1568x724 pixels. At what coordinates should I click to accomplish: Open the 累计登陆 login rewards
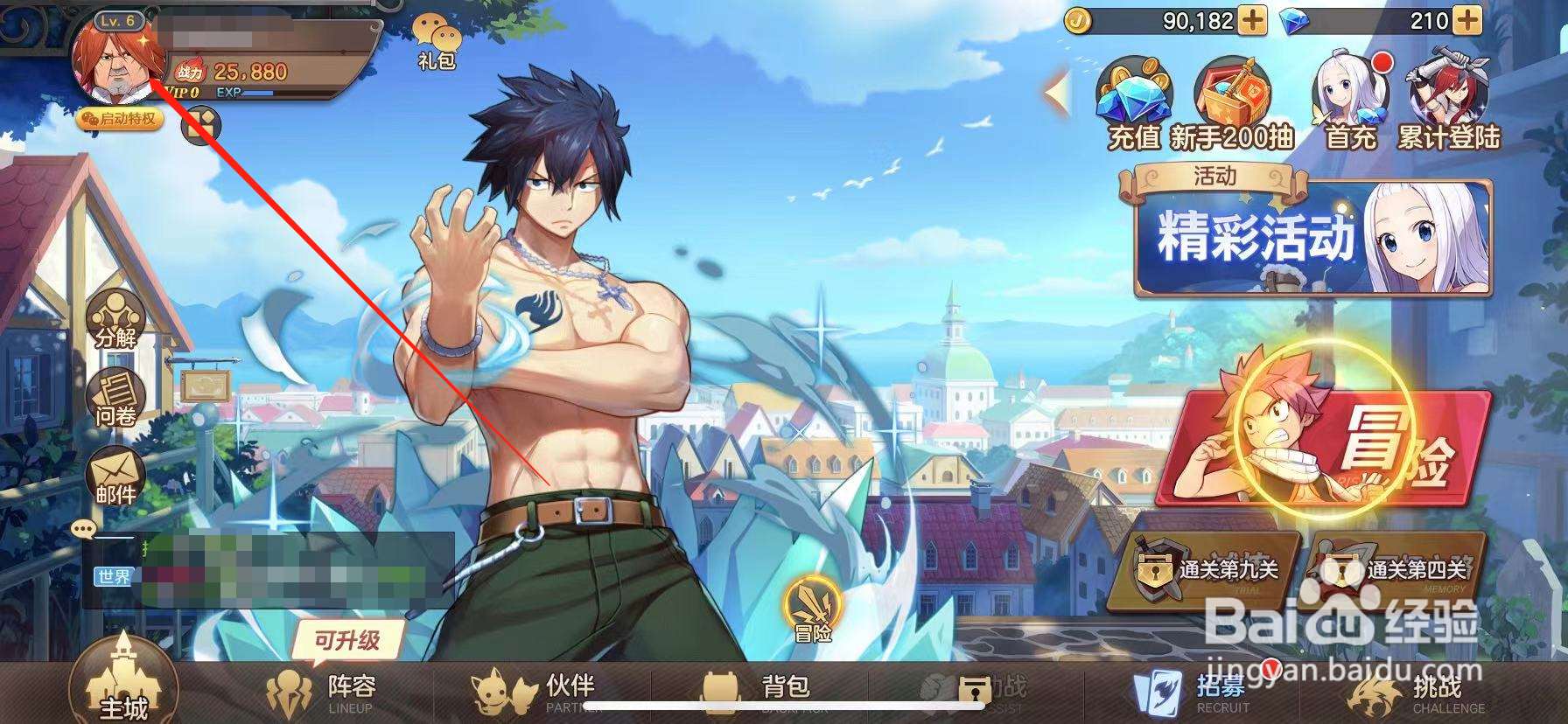pos(1448,102)
